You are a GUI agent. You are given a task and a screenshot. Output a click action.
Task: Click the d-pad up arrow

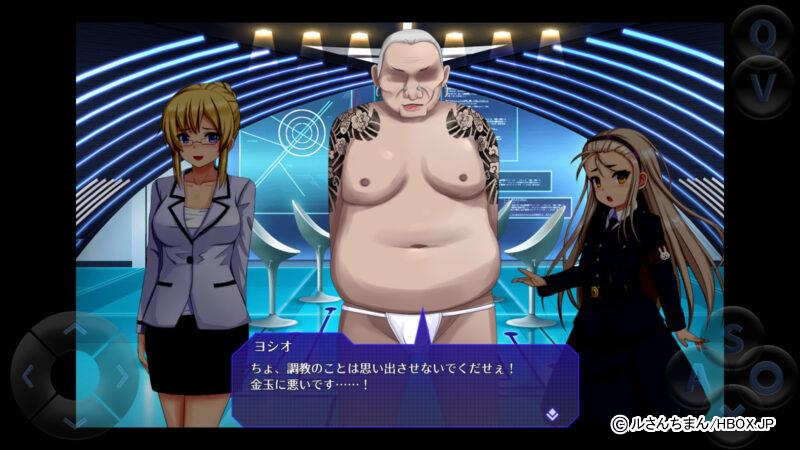coord(75,329)
